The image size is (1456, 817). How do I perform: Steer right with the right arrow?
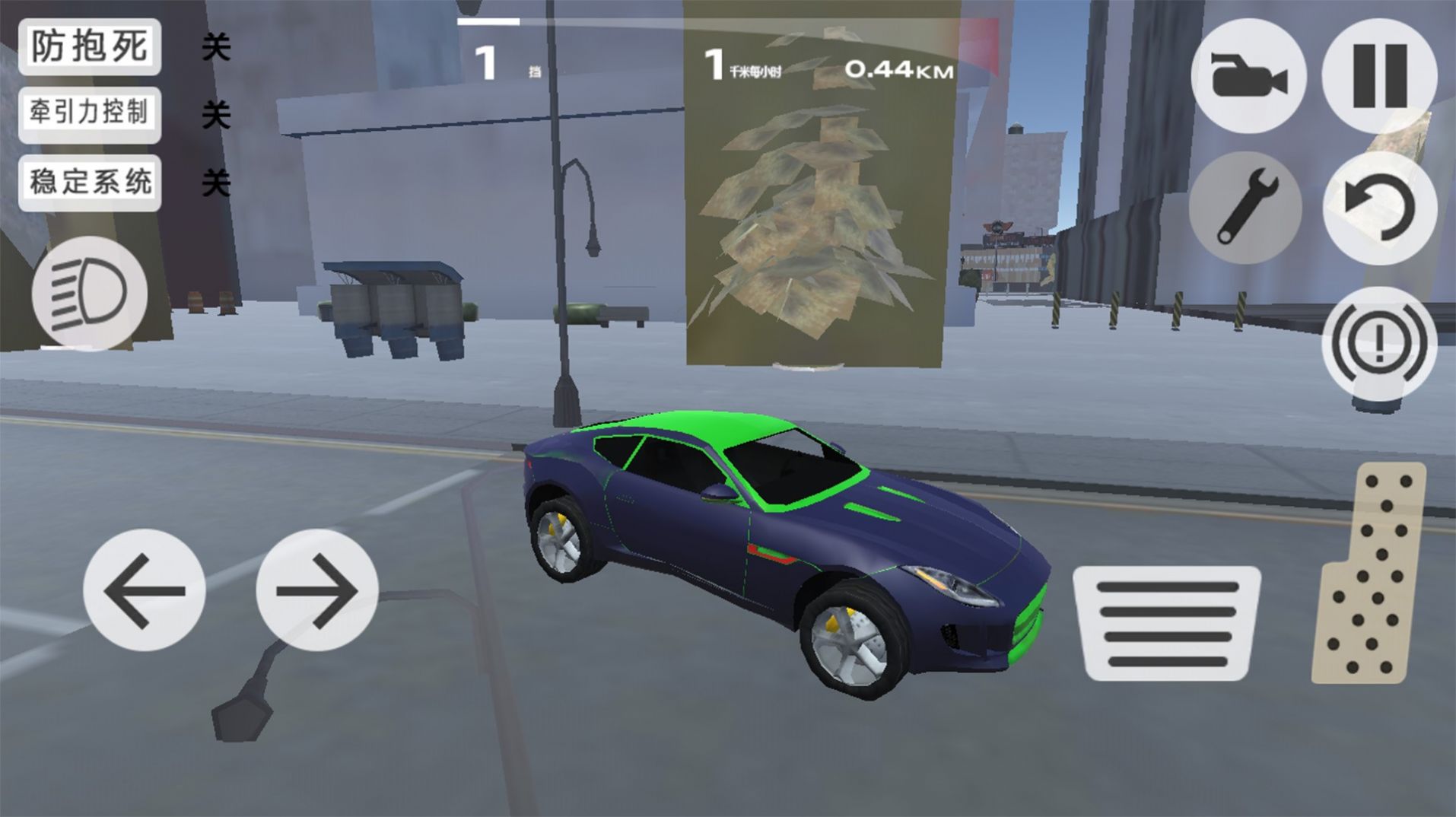click(316, 590)
